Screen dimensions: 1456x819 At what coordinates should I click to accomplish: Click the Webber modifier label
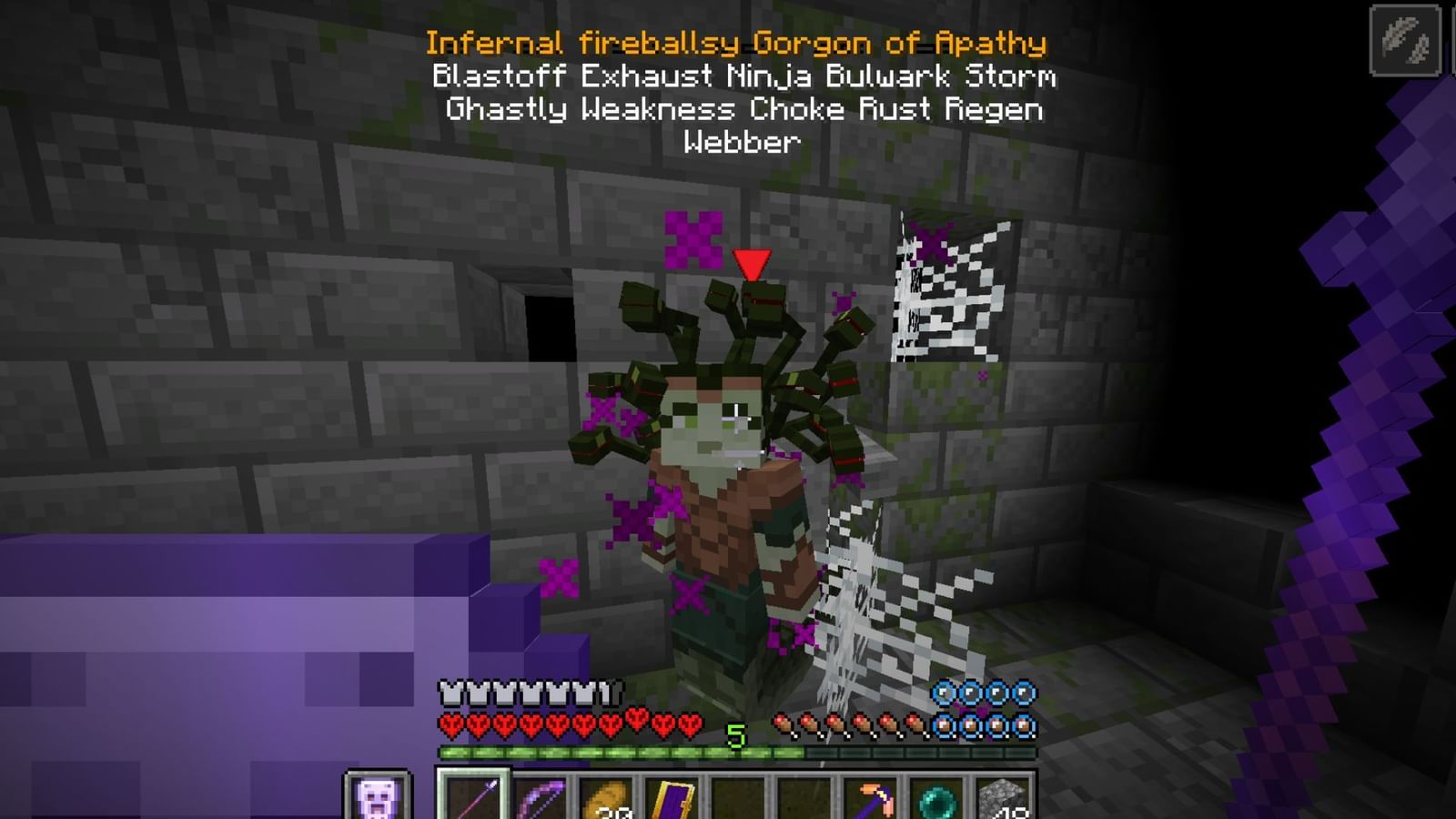743,143
